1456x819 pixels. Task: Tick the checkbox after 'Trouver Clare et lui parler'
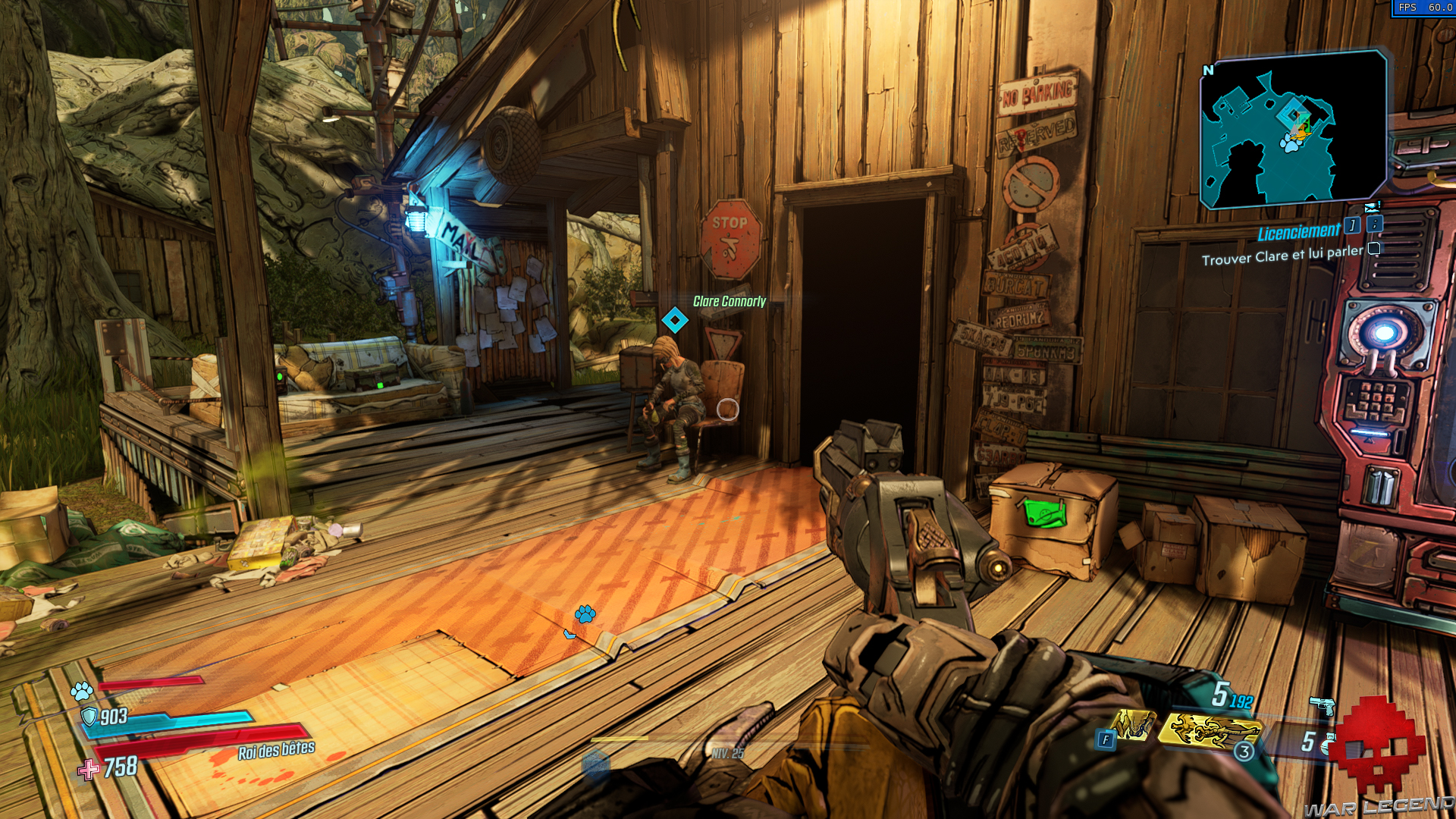coord(1373,249)
